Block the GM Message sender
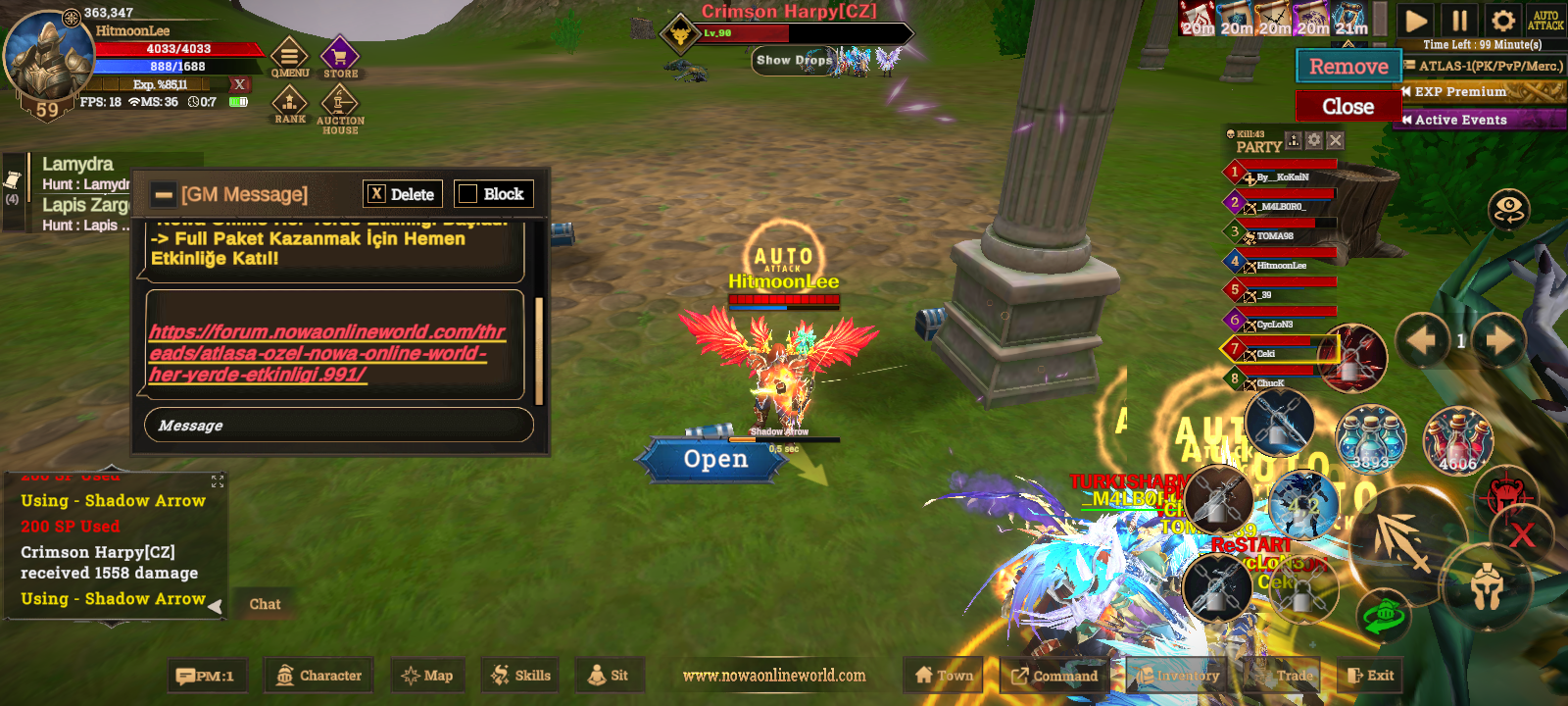1568x706 pixels. 493,194
